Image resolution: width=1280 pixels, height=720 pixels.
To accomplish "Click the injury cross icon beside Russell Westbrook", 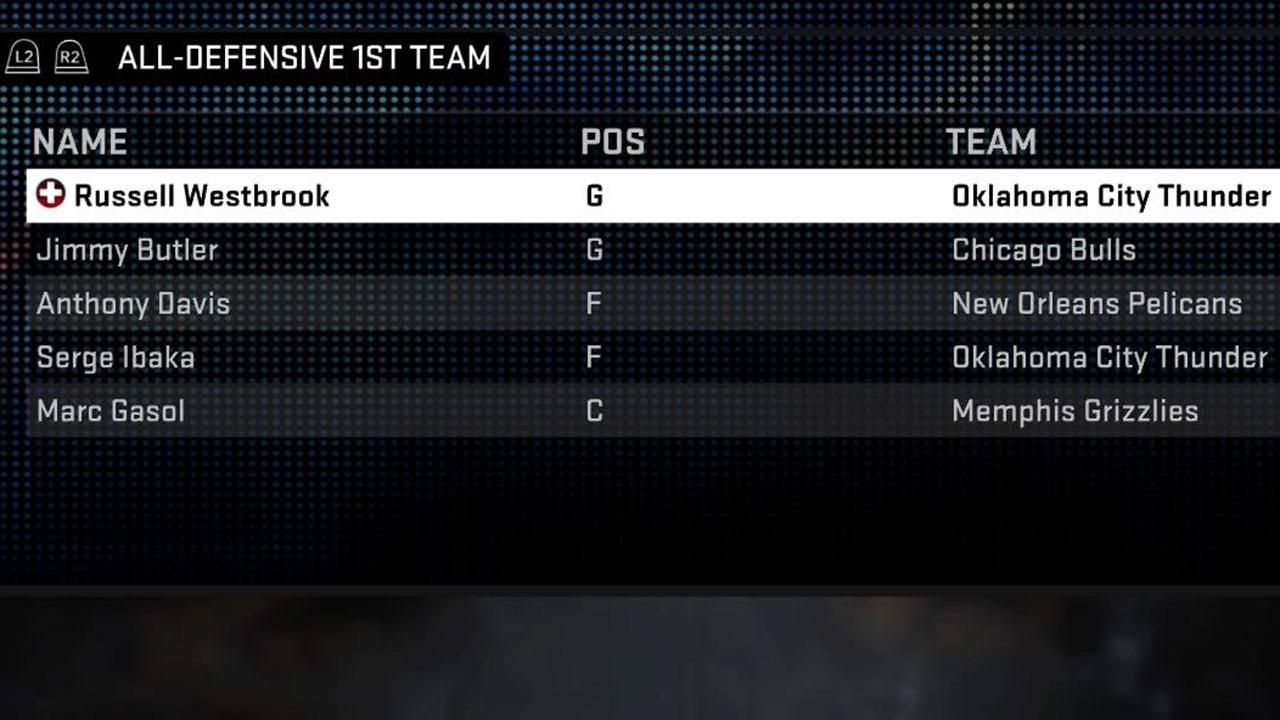I will point(48,196).
